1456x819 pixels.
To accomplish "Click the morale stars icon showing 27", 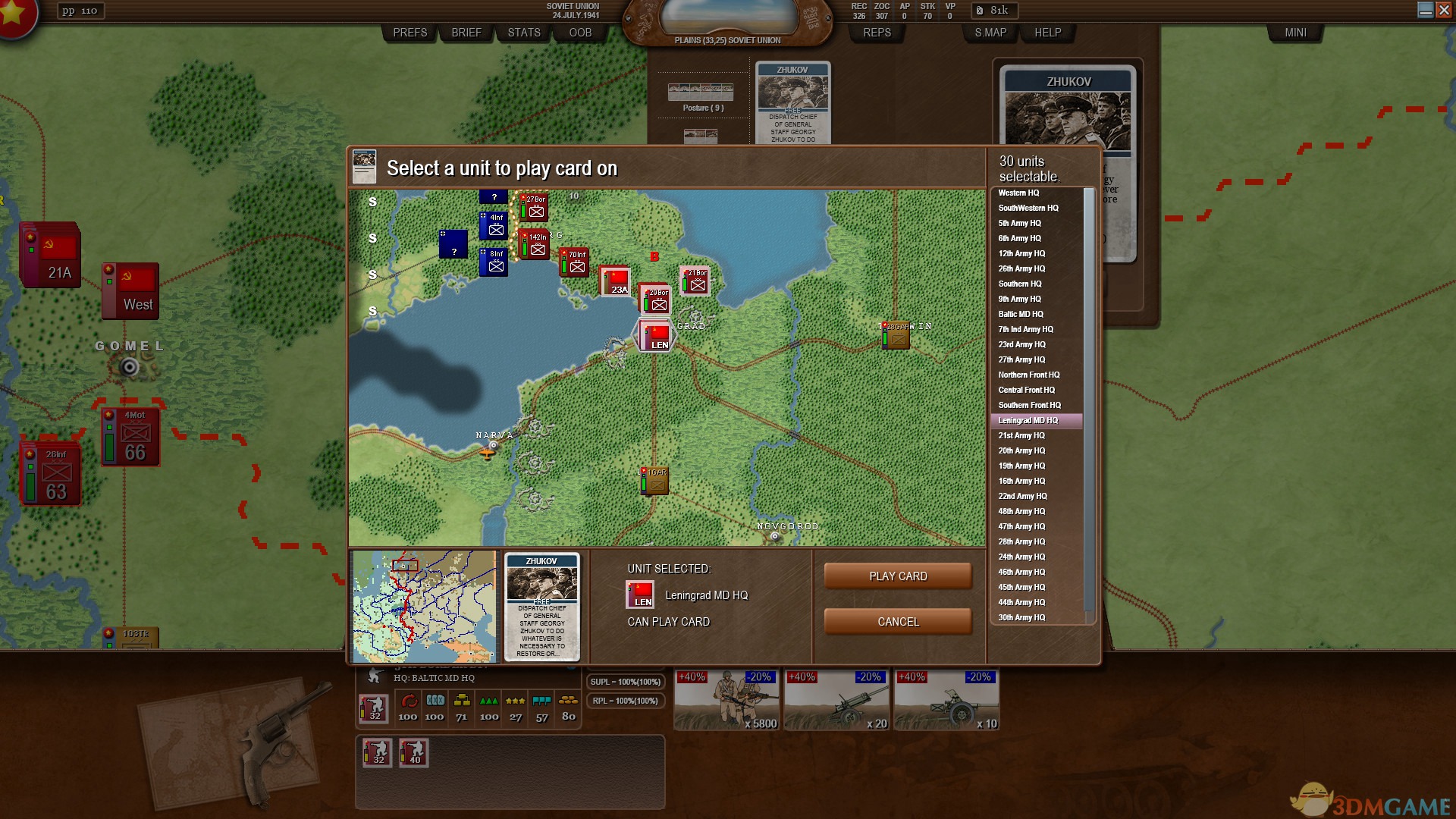I will [516, 701].
